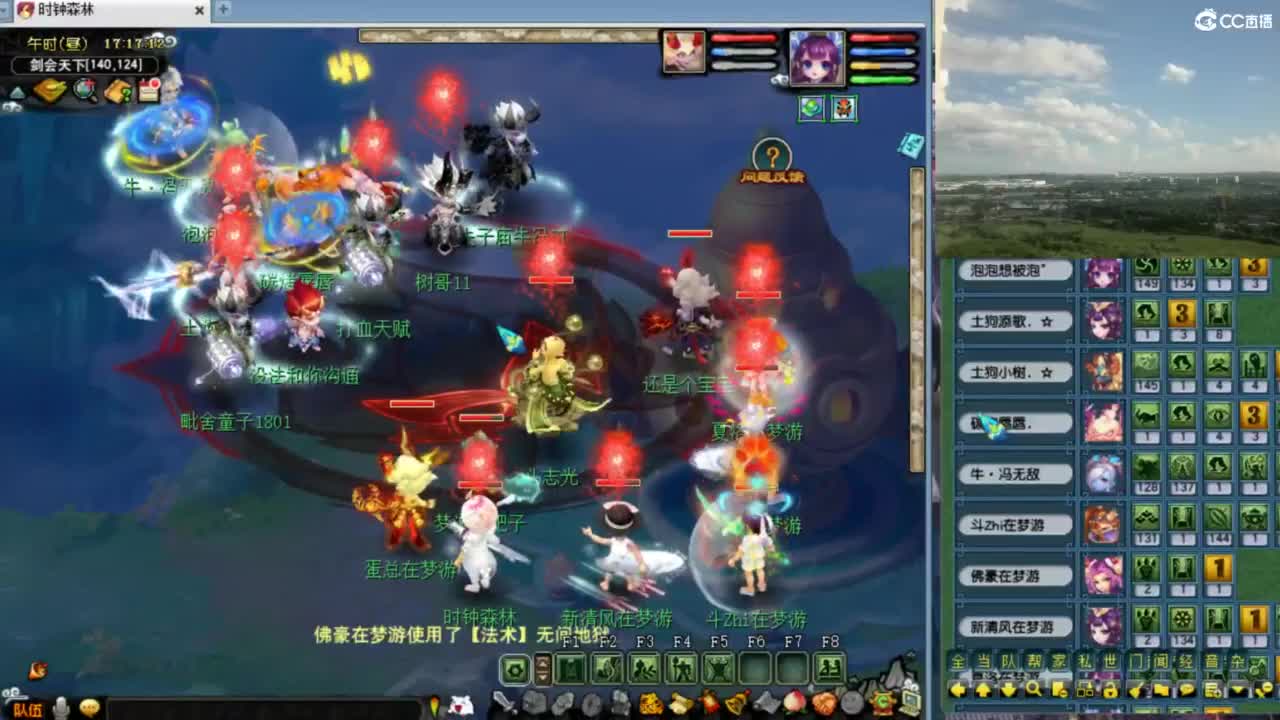The width and height of the screenshot is (1280, 720).
Task: Open the chat channel dropdown chevron
Action: 1237,690
